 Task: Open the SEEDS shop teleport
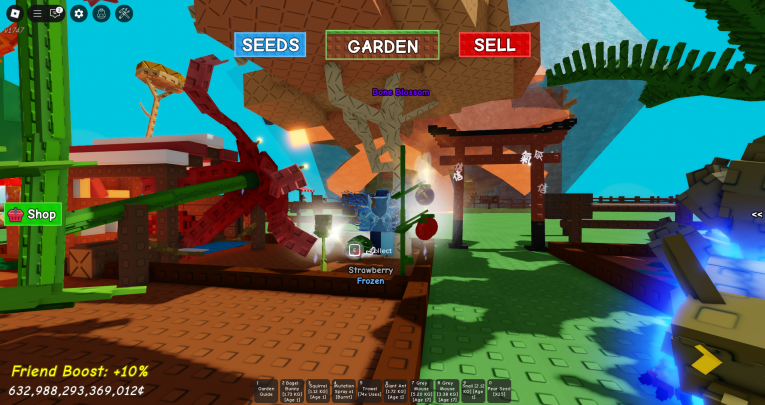[270, 45]
